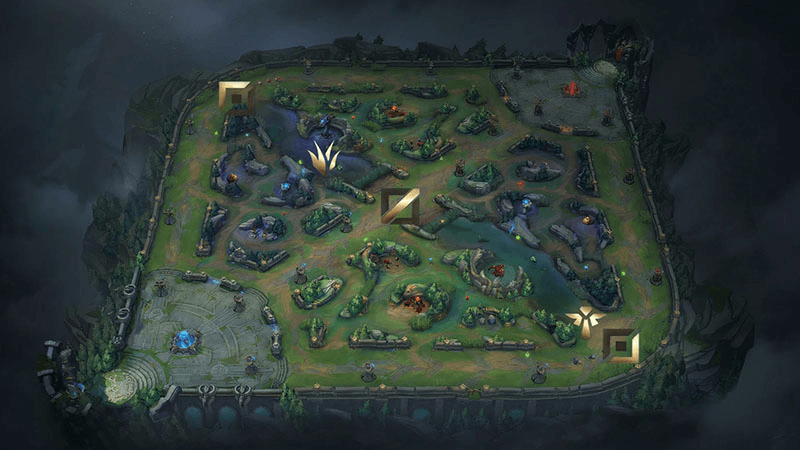Choose the Jungle role icon
The height and width of the screenshot is (450, 800).
(x=324, y=157)
